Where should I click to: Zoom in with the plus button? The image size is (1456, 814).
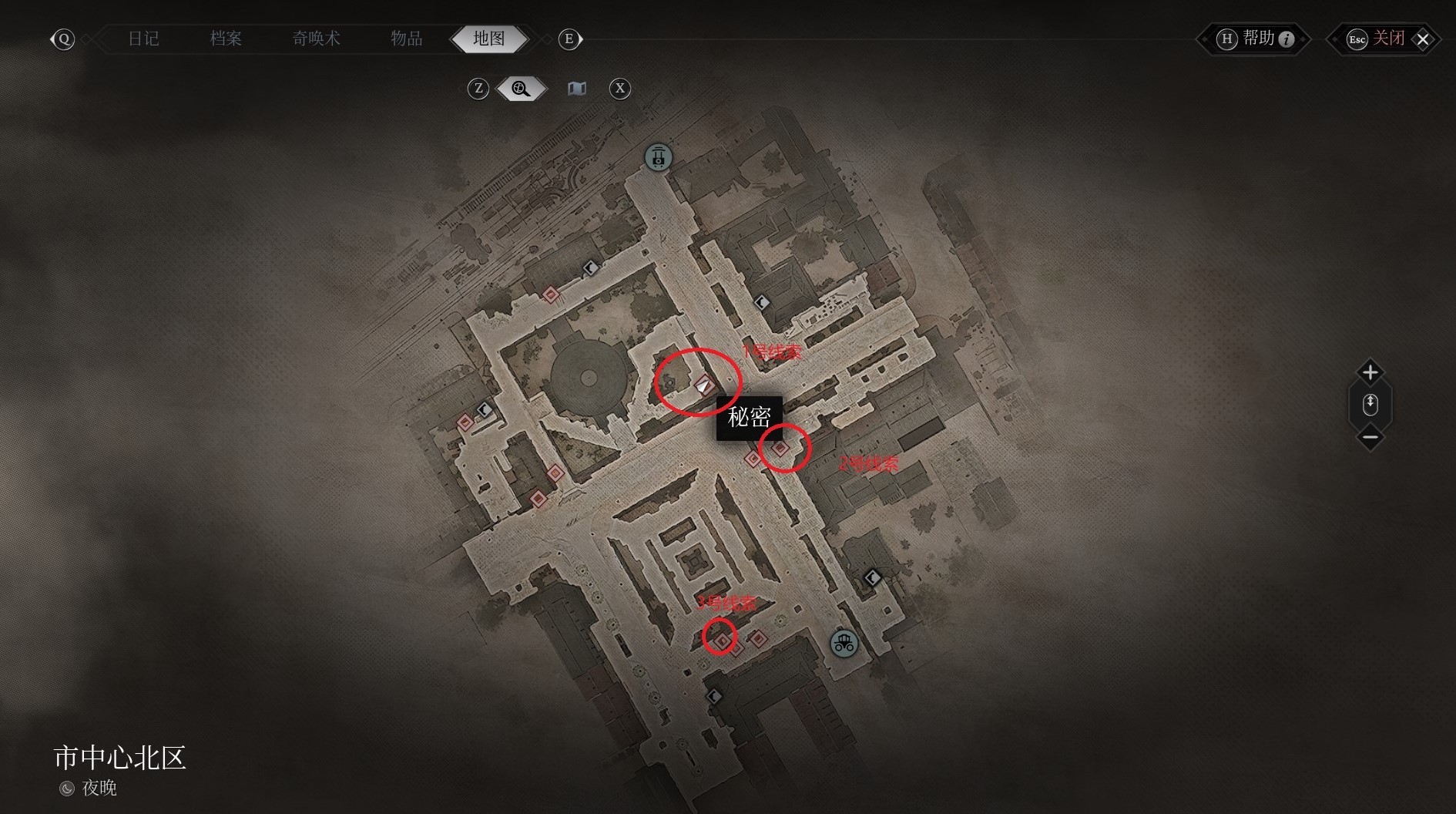coord(1370,373)
